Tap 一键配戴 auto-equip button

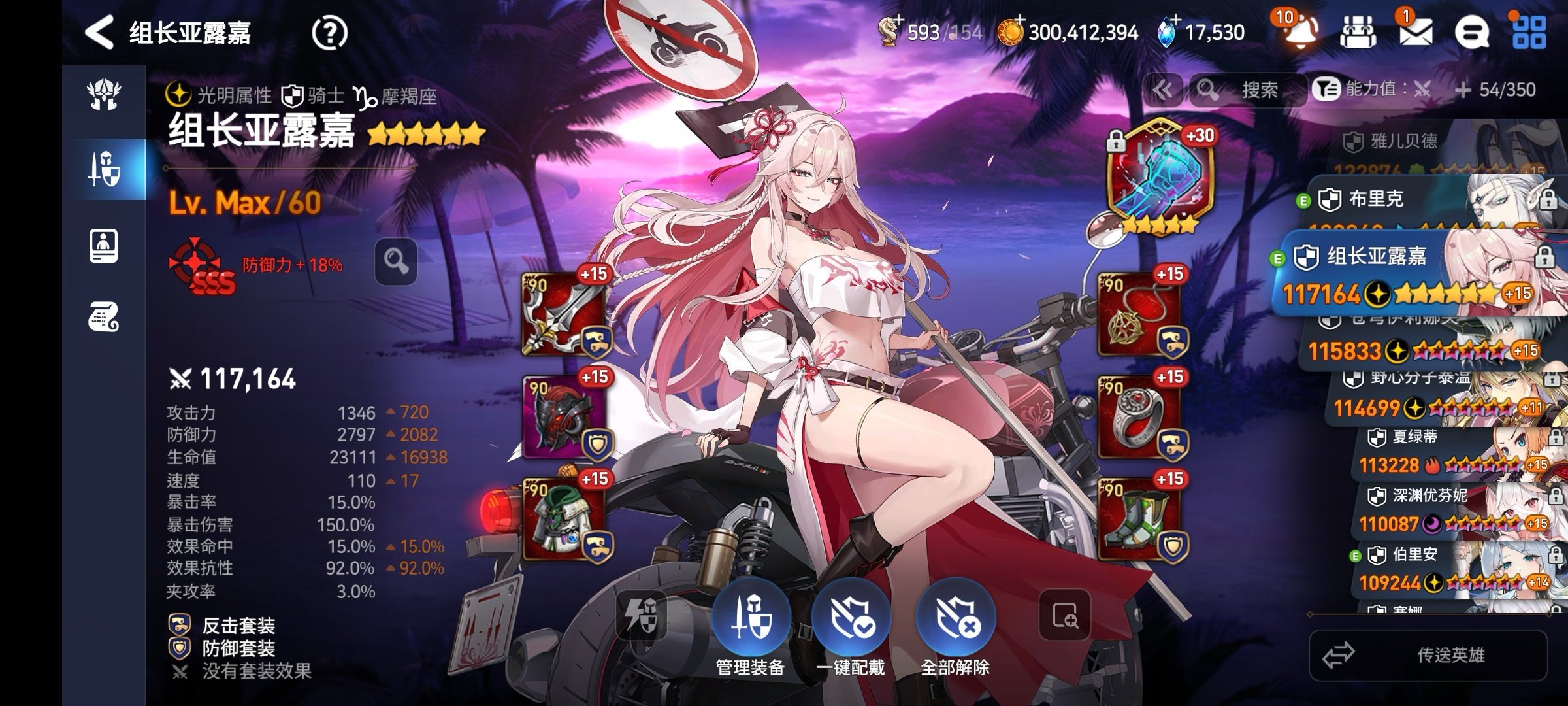851,620
